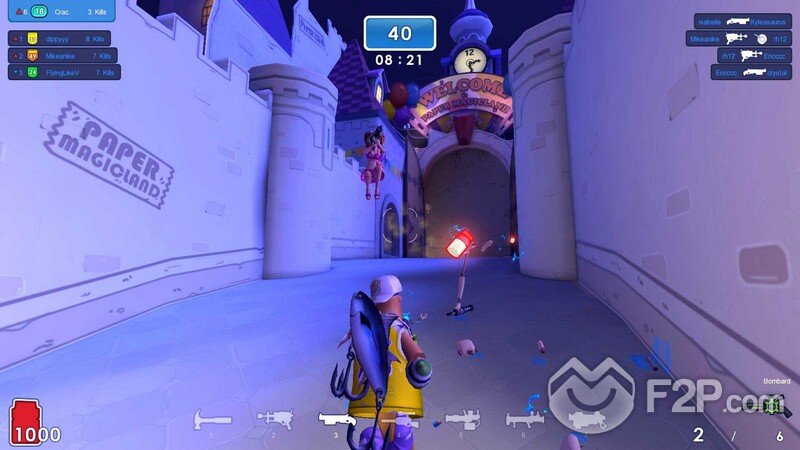This screenshot has height=450, width=800.
Task: Activate the Bombard grenade icon
Action: (771, 406)
